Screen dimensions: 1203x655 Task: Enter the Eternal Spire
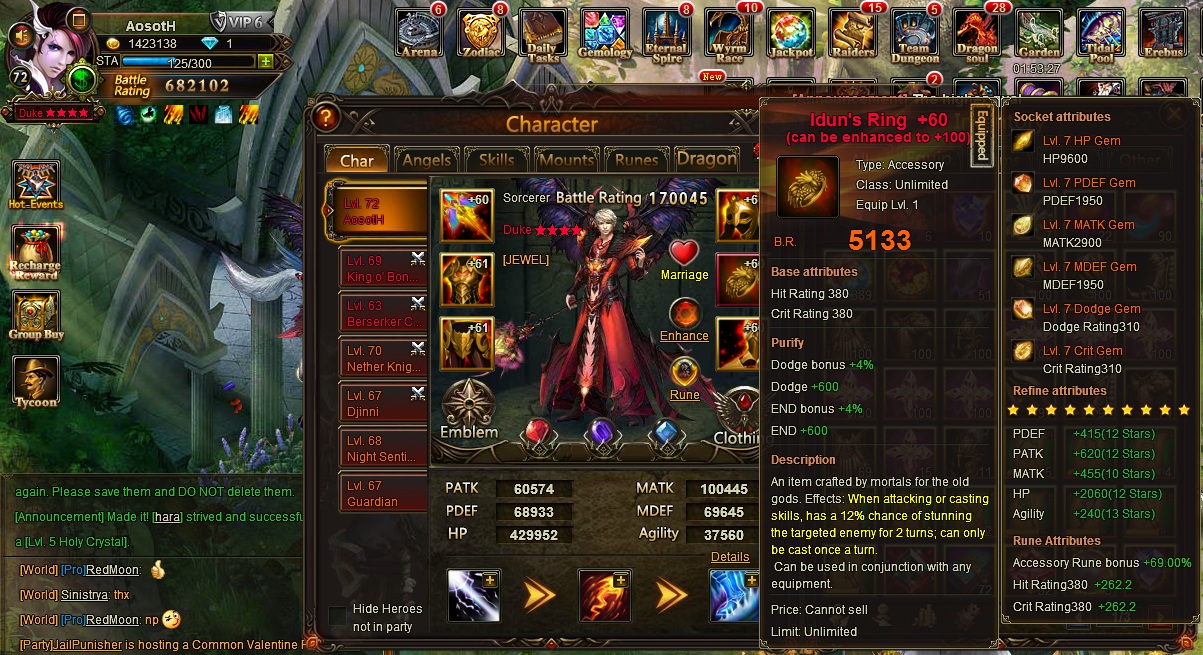[x=666, y=36]
